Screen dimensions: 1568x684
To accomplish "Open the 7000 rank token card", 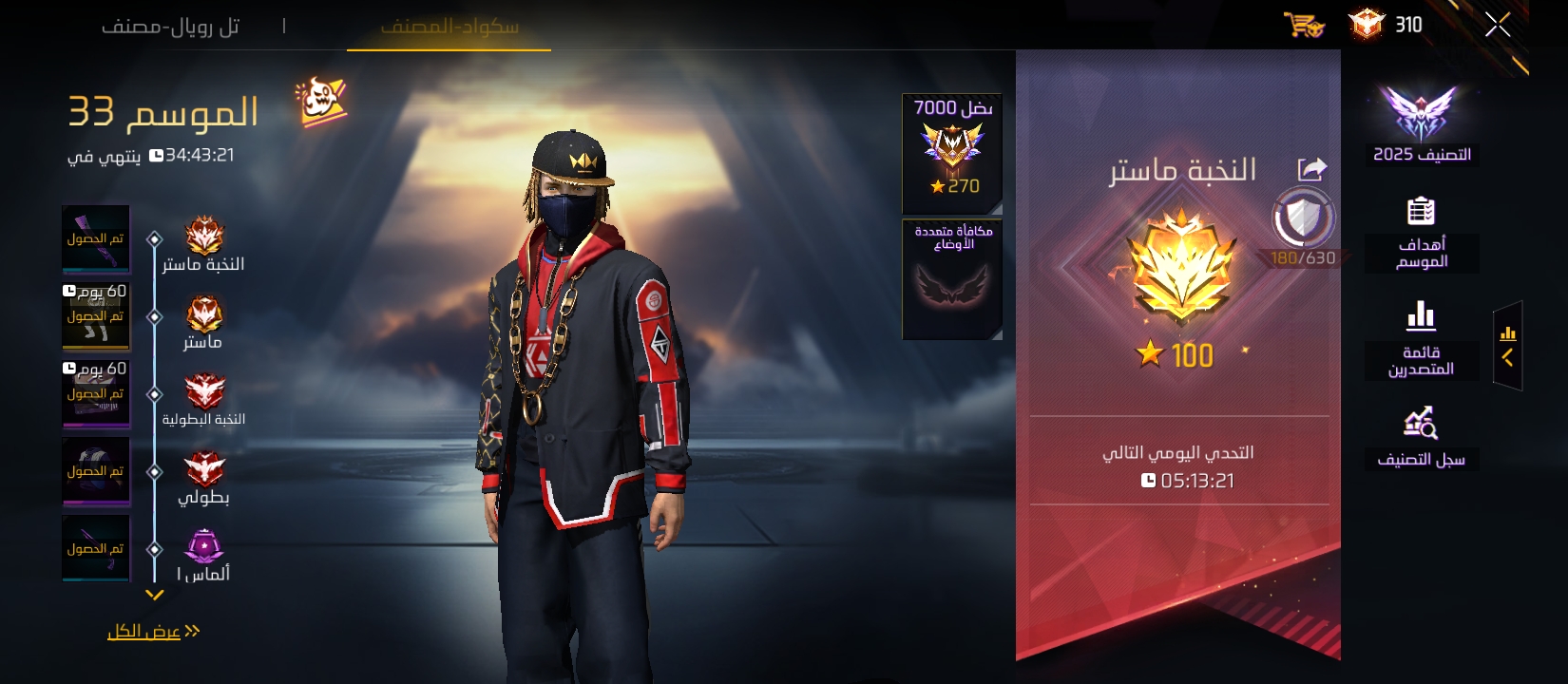I will tap(949, 150).
